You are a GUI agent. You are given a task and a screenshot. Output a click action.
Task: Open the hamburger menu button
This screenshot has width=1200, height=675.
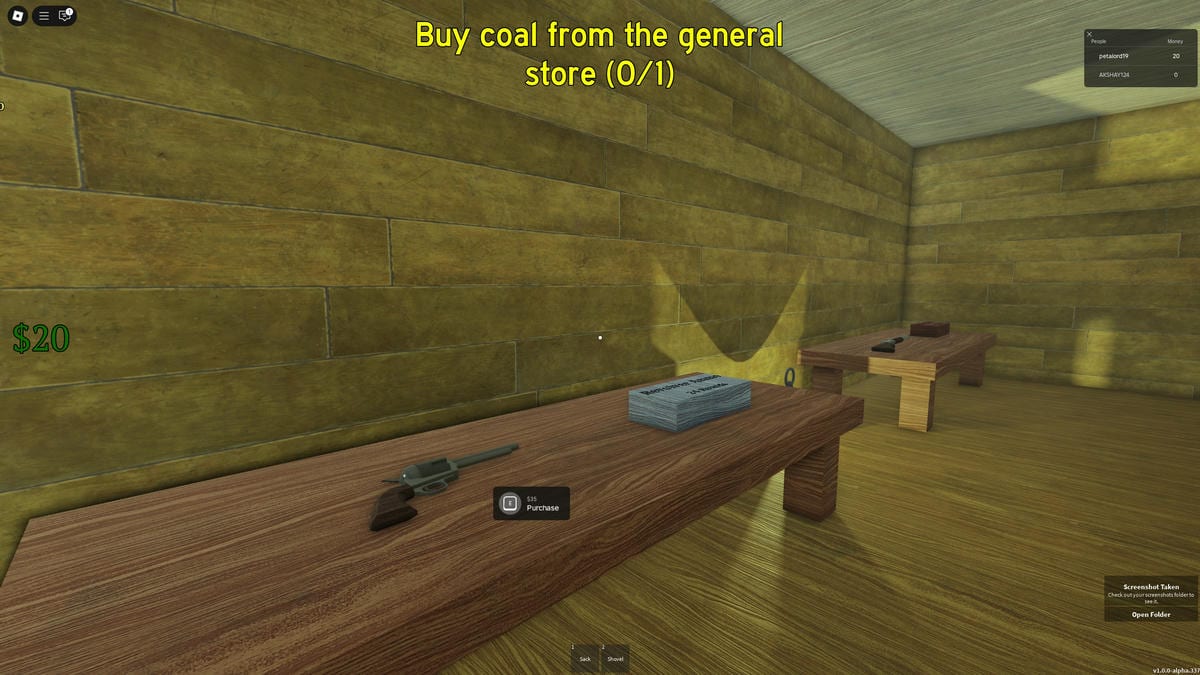44,16
